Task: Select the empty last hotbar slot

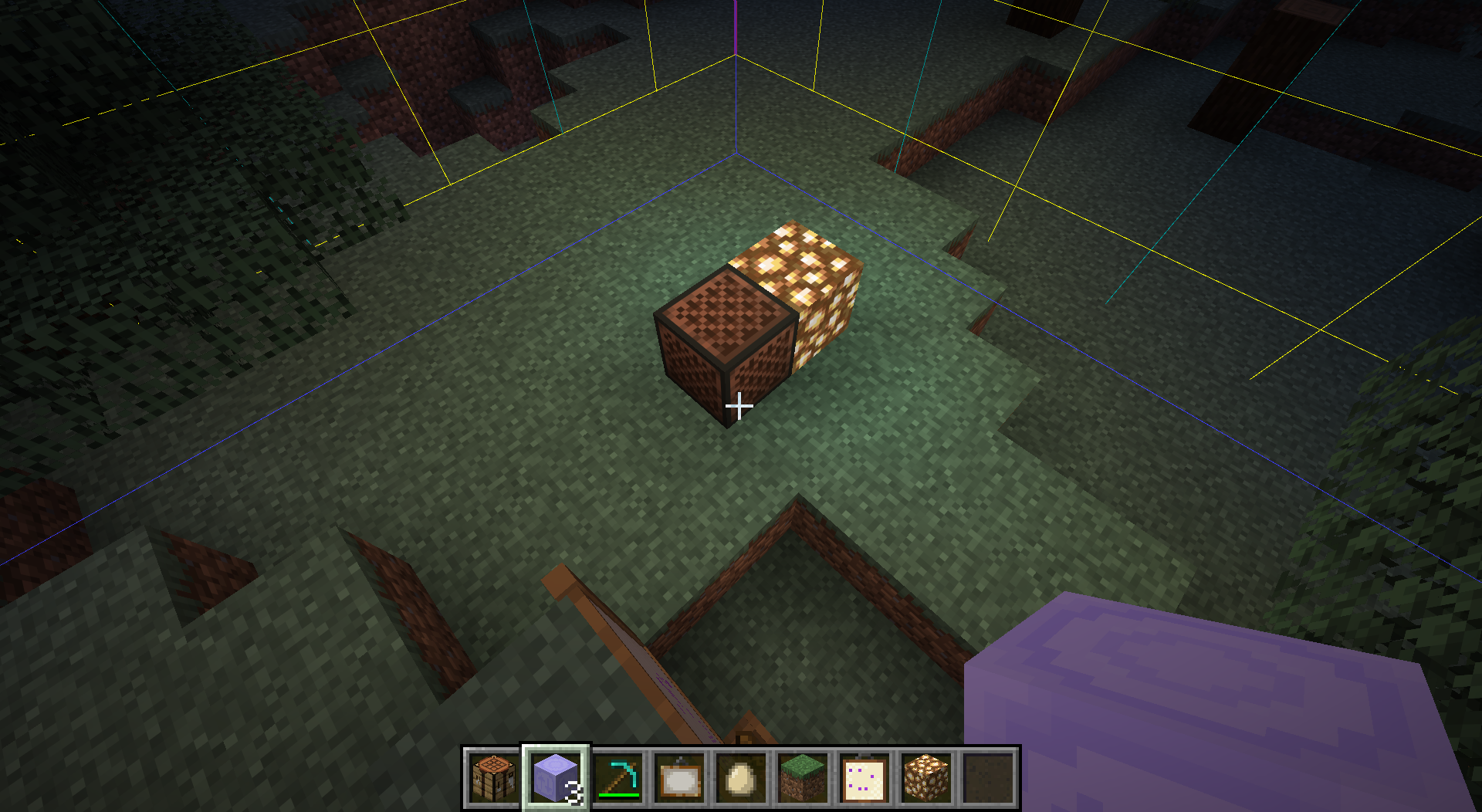Action: [988, 777]
